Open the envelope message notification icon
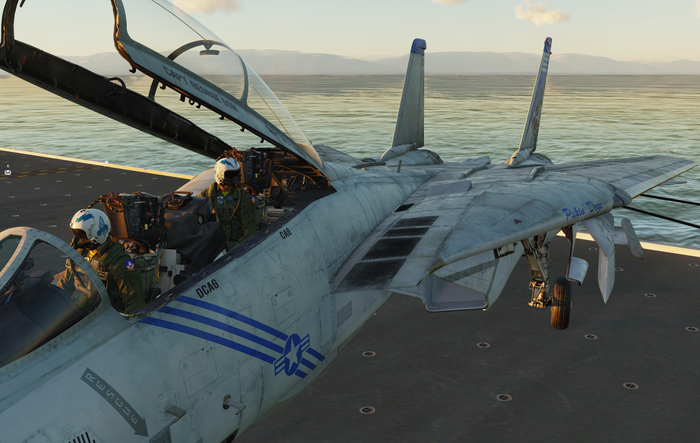This screenshot has height=443, width=700. [x=8, y=170]
